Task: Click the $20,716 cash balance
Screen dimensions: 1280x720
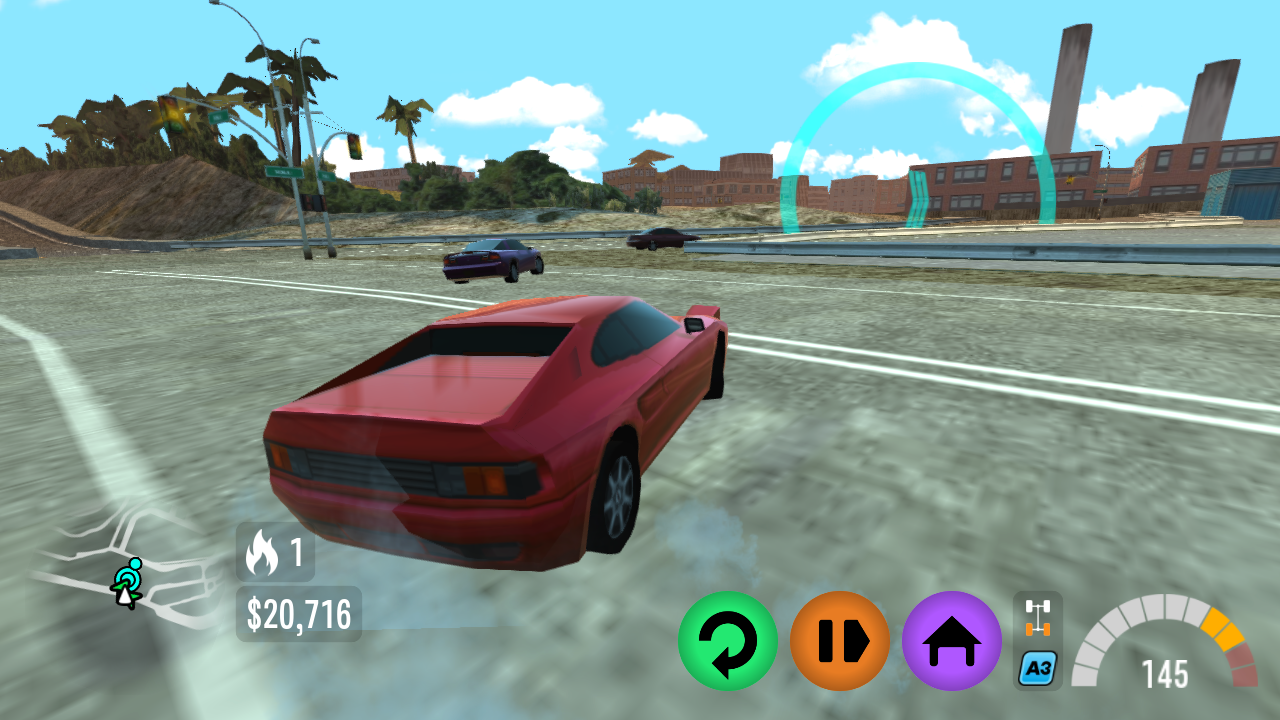Action: pyautogui.click(x=297, y=611)
